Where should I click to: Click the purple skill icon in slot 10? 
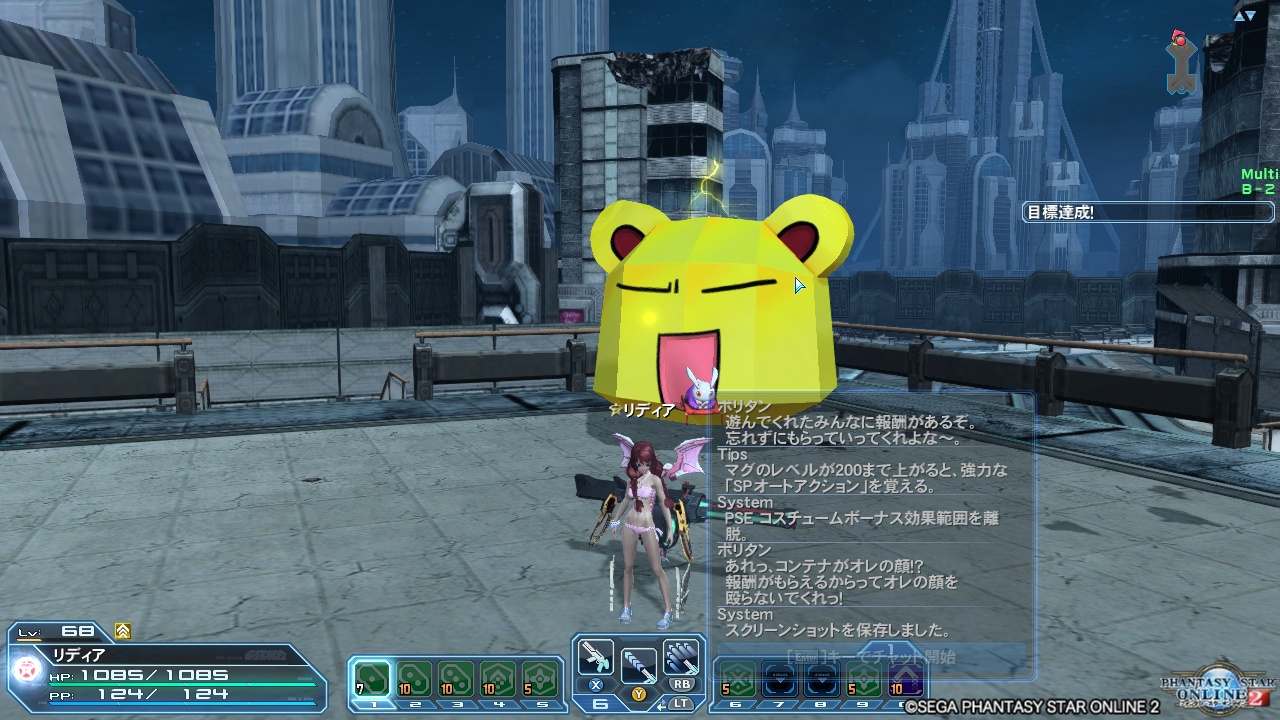tap(904, 680)
